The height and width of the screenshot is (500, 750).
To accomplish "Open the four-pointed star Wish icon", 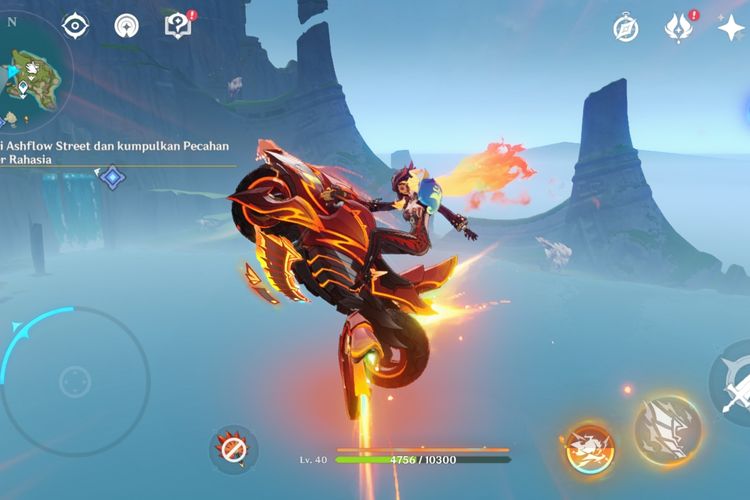I will point(731,28).
